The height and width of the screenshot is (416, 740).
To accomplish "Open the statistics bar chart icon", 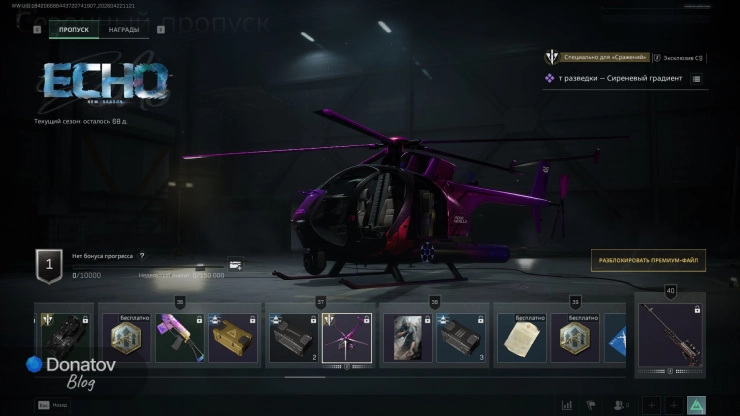I will [x=567, y=405].
